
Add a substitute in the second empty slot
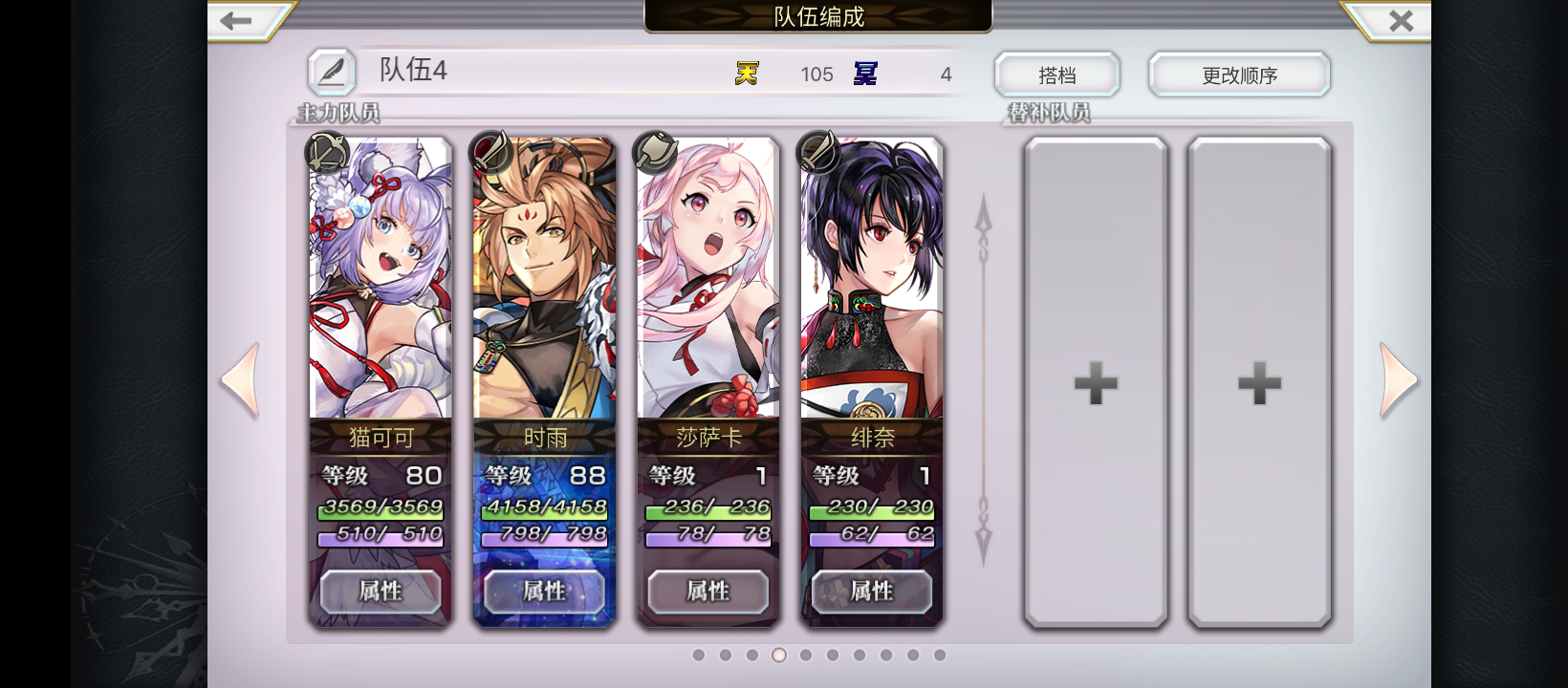1259,384
